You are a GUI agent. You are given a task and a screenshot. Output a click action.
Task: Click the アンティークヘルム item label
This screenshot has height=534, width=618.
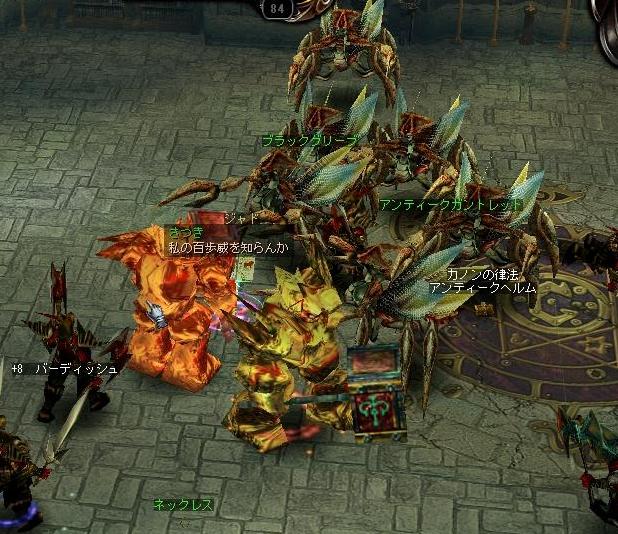point(483,288)
